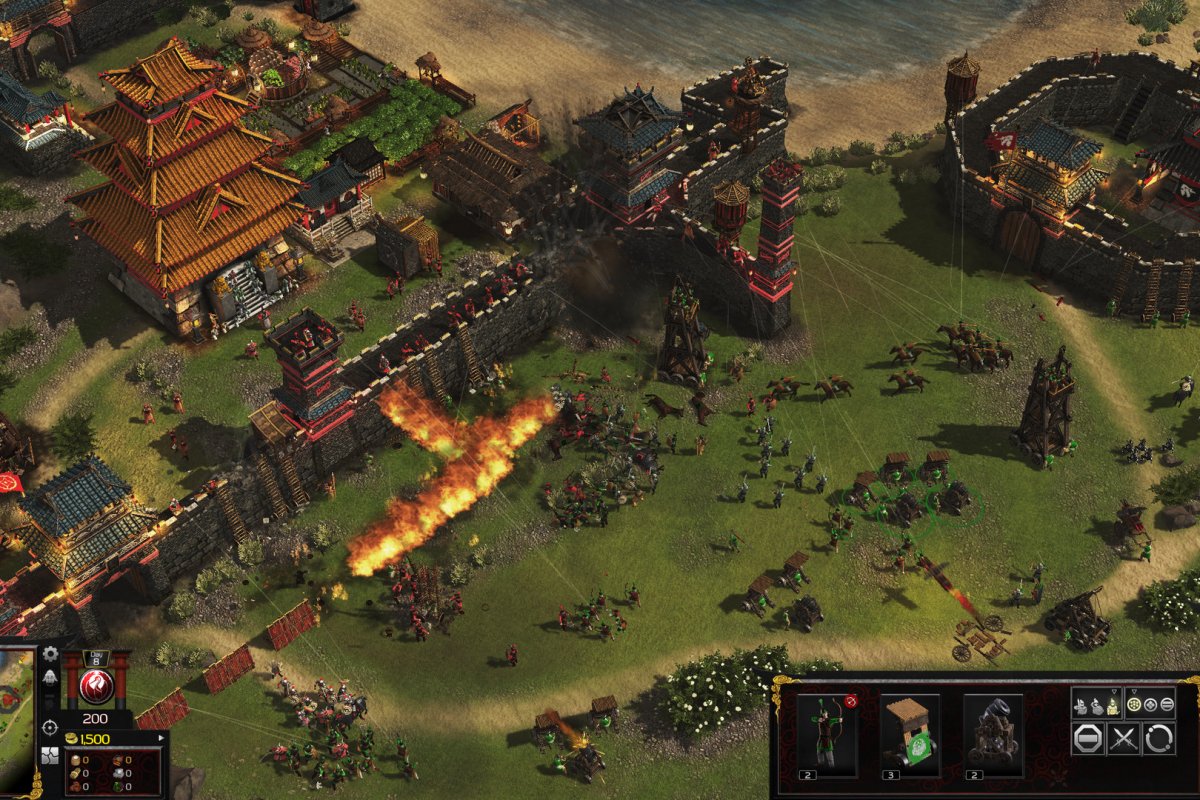Select the archer unit card
The width and height of the screenshot is (1200, 800).
[x=827, y=735]
